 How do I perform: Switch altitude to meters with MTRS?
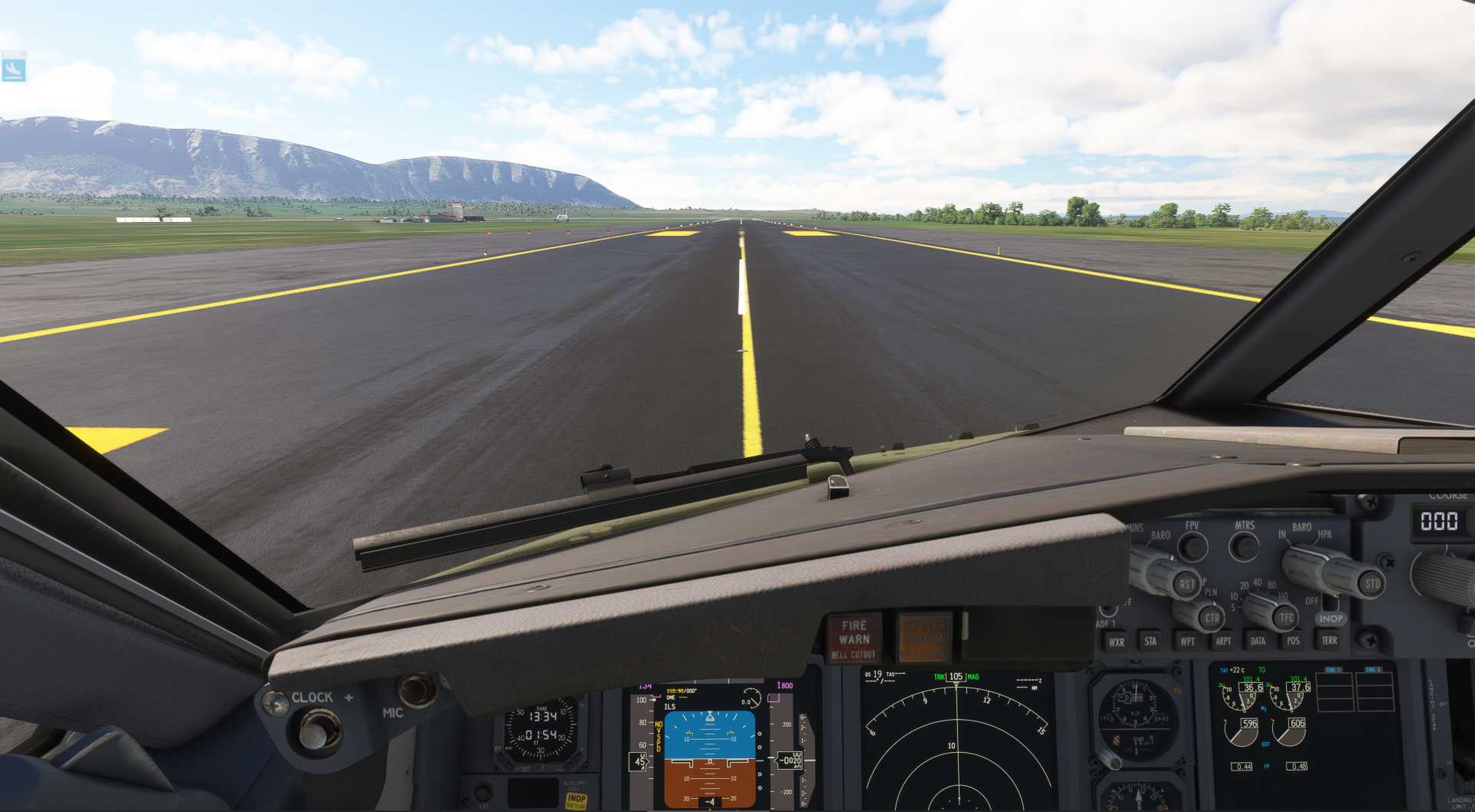pyautogui.click(x=1244, y=546)
